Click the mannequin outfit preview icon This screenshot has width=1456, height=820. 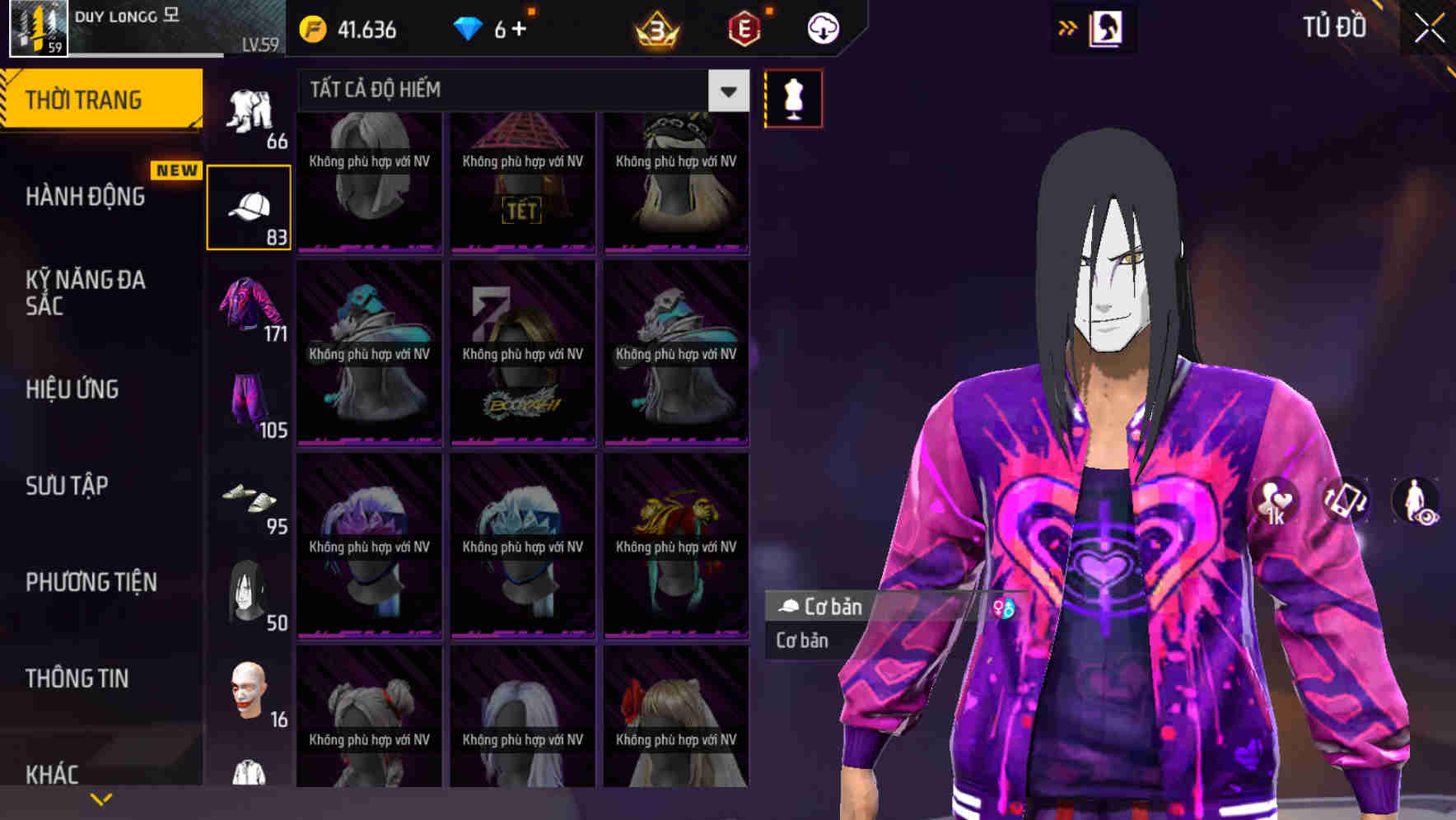(792, 97)
